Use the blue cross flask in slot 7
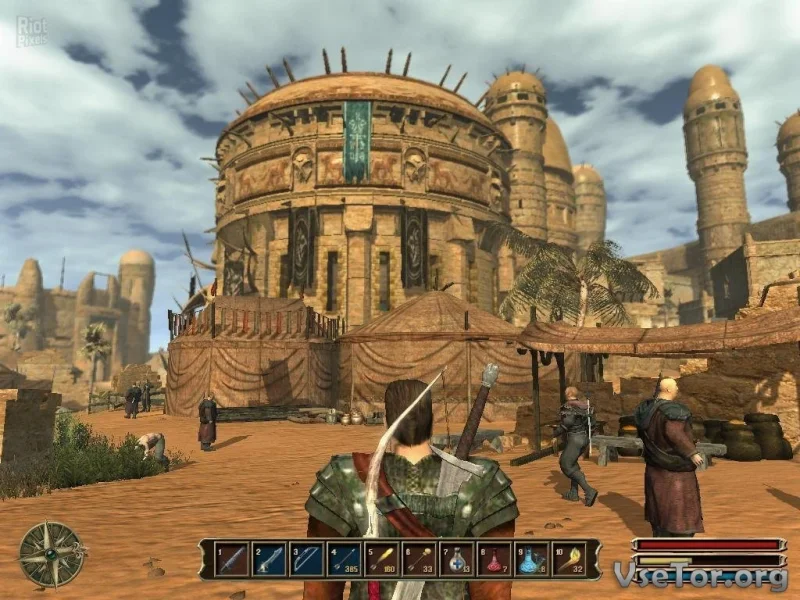The image size is (800, 600). click(x=457, y=560)
